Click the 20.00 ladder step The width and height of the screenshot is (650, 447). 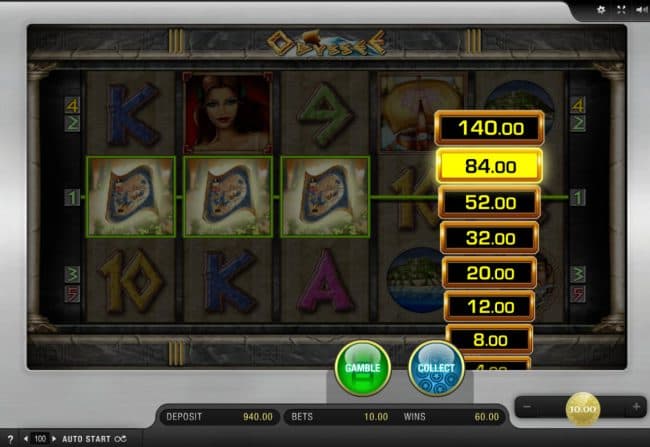[x=490, y=272]
